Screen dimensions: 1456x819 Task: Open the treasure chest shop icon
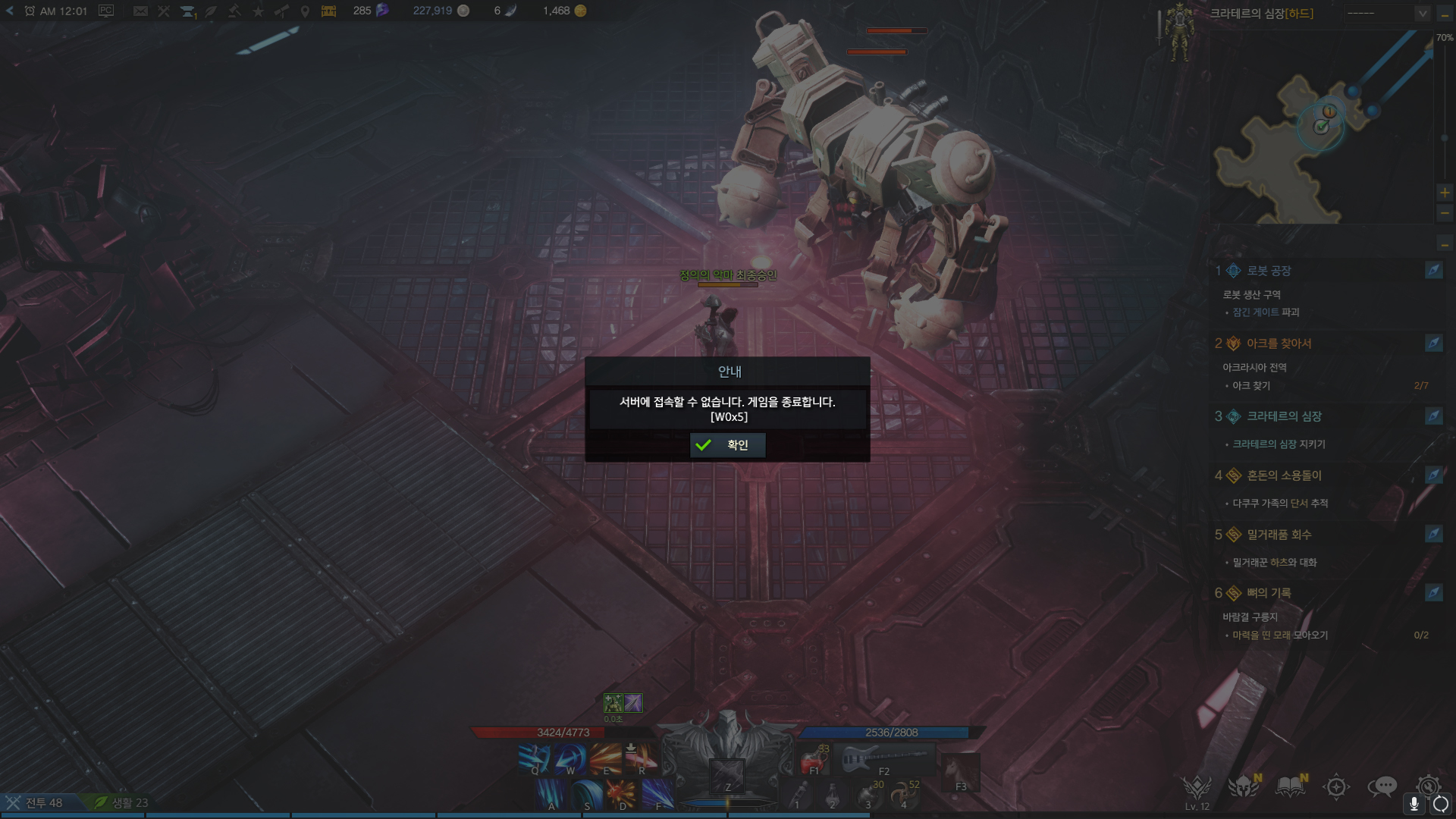328,11
